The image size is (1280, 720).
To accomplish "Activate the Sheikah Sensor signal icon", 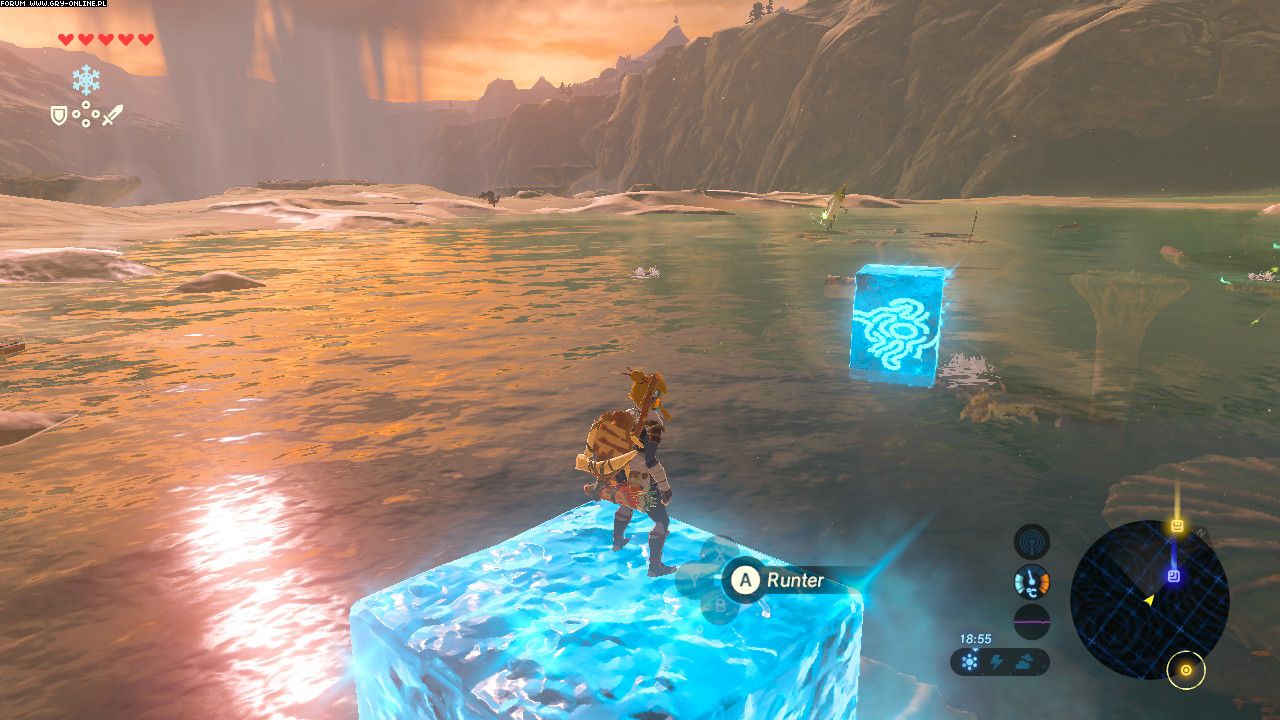I will [1031, 542].
